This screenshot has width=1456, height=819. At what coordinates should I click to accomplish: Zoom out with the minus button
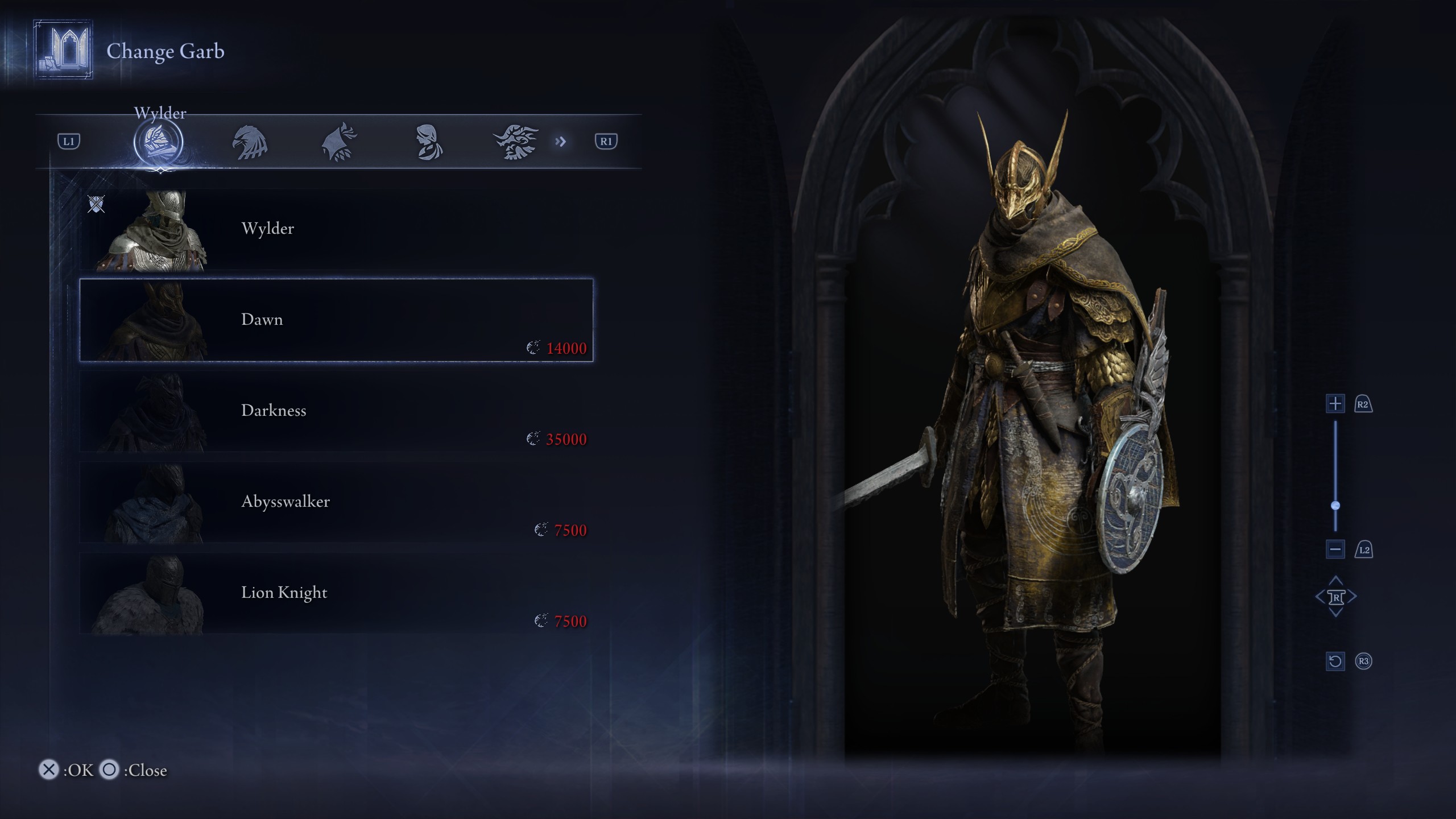coord(1335,549)
